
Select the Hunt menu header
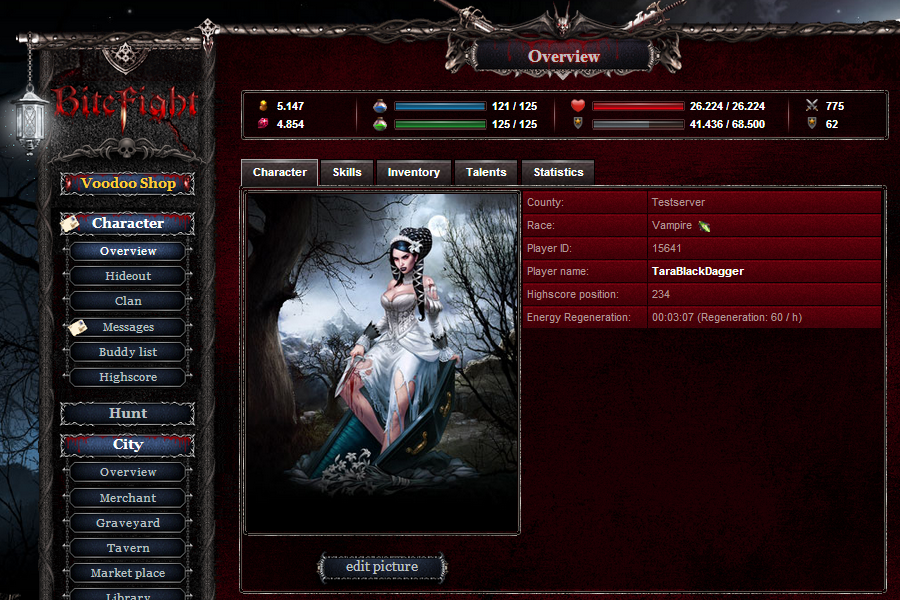click(128, 413)
